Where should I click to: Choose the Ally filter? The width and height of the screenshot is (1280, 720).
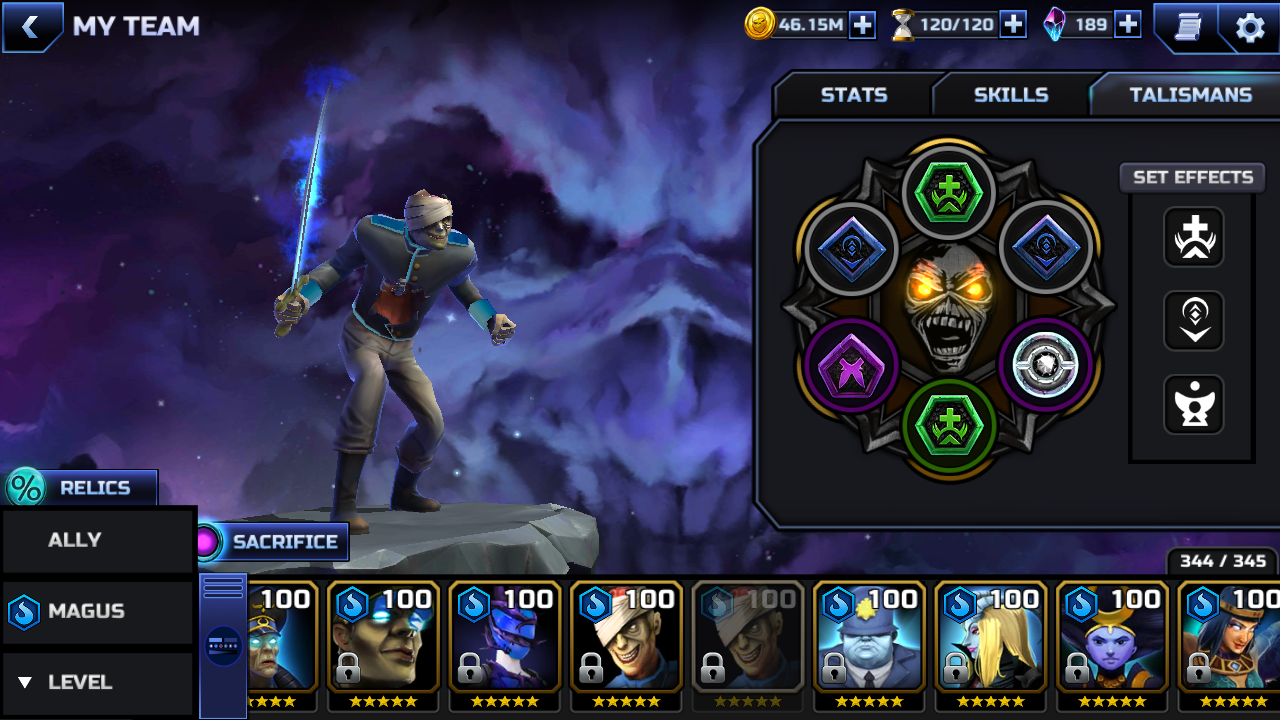click(x=98, y=540)
